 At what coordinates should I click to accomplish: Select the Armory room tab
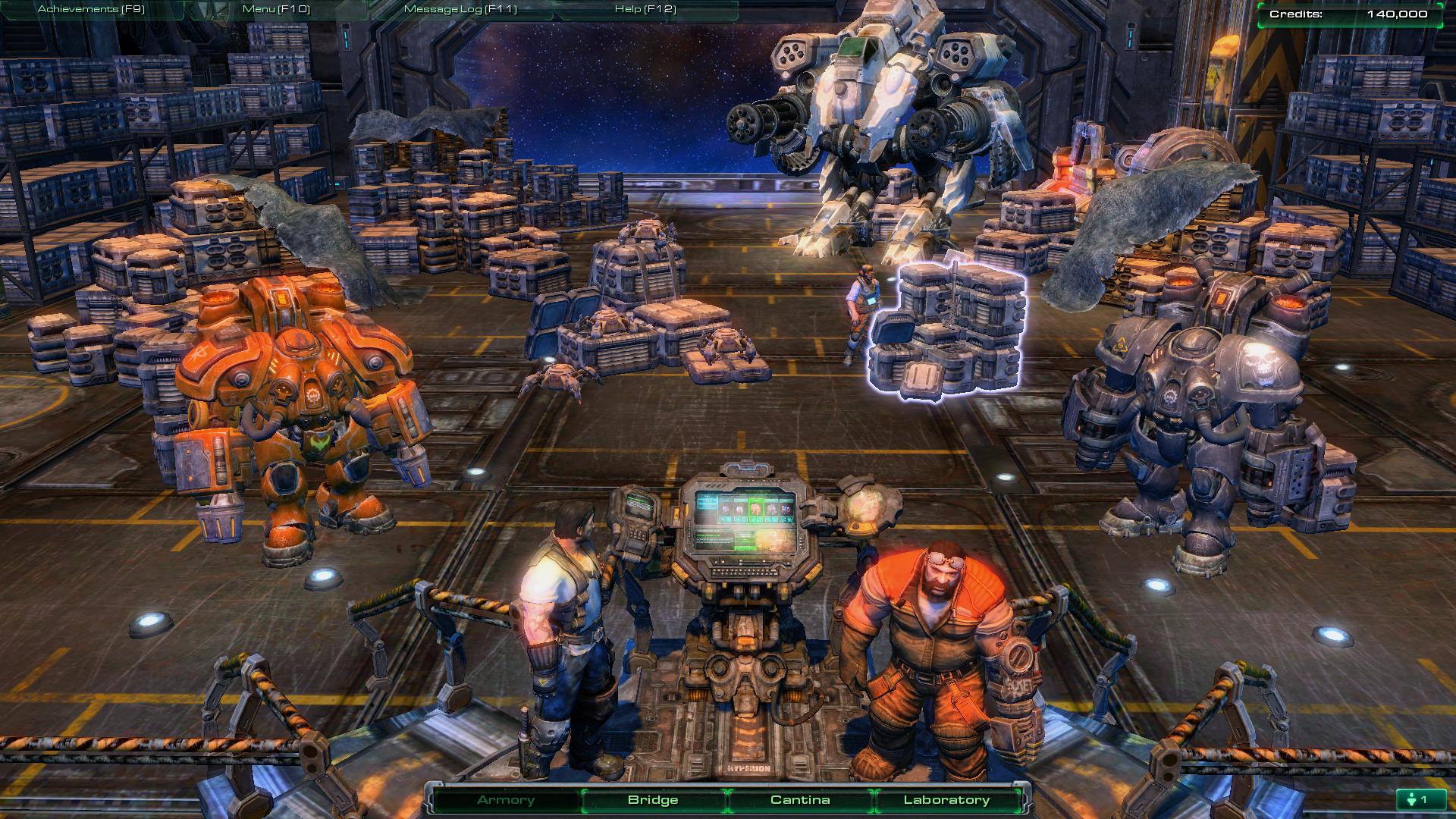tap(506, 800)
